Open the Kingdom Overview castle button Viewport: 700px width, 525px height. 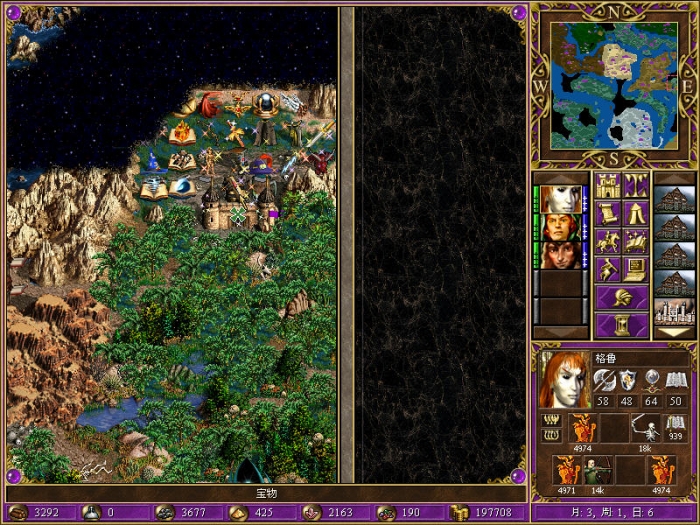pyautogui.click(x=609, y=185)
